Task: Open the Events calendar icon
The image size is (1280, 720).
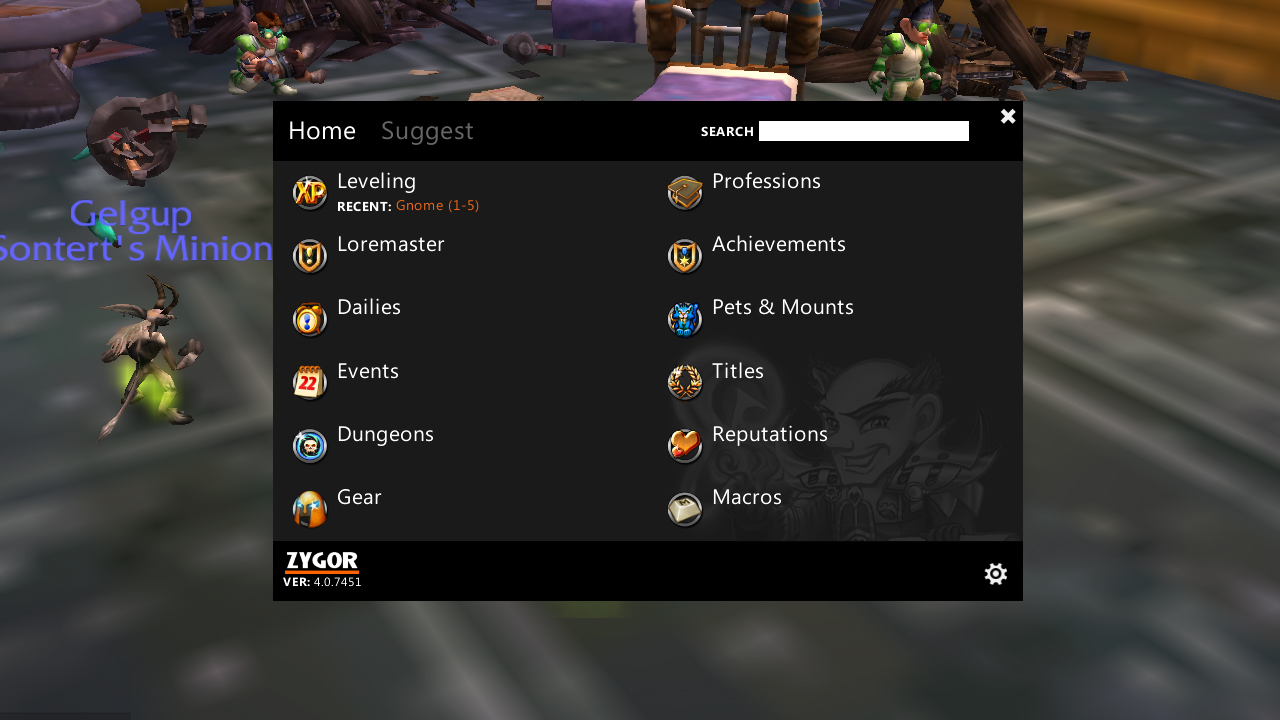Action: [310, 381]
